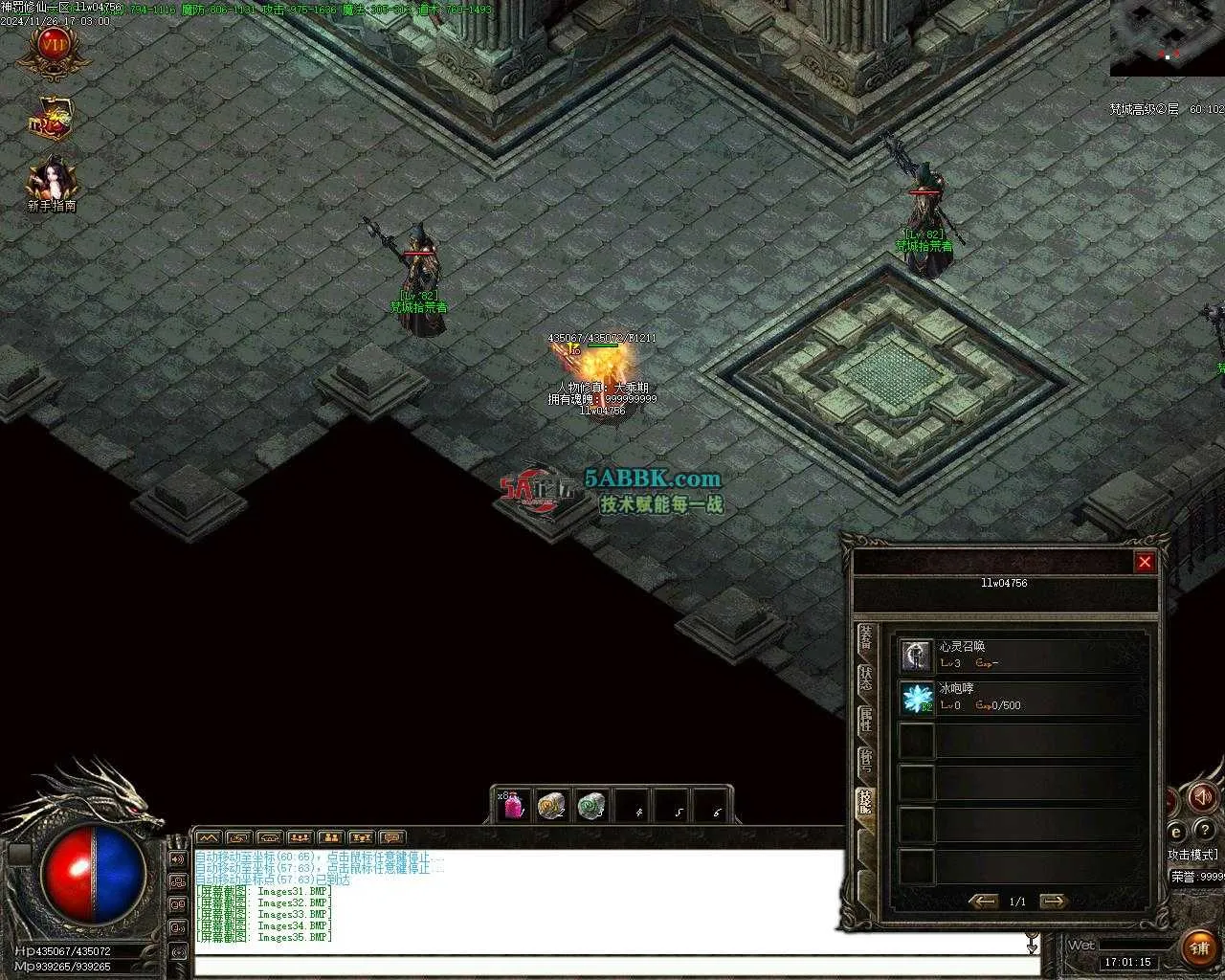Close the character skills panel

(x=1145, y=563)
